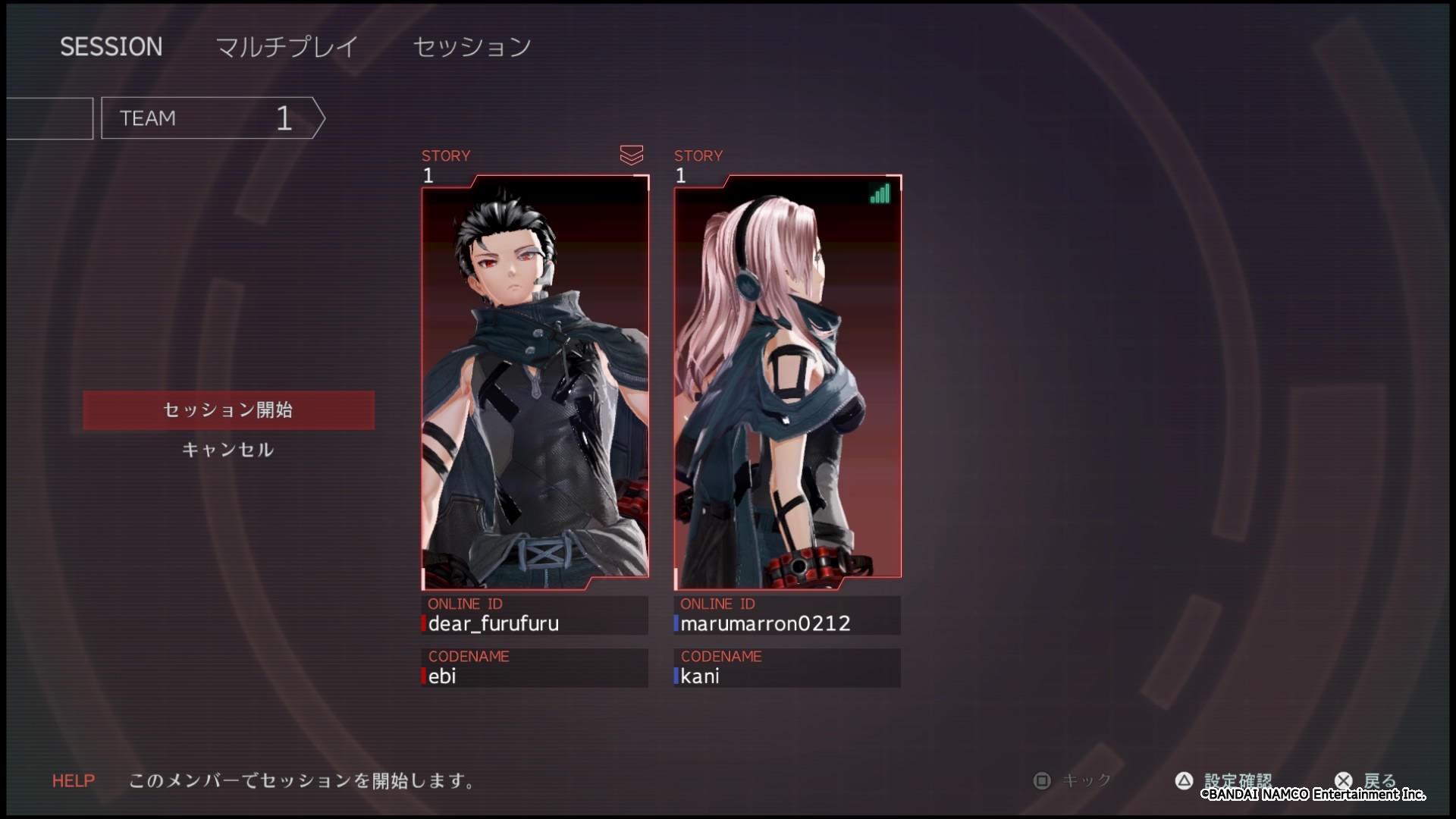
Task: Click the green signal strength icon on marumarron0212's card
Action: coord(880,195)
